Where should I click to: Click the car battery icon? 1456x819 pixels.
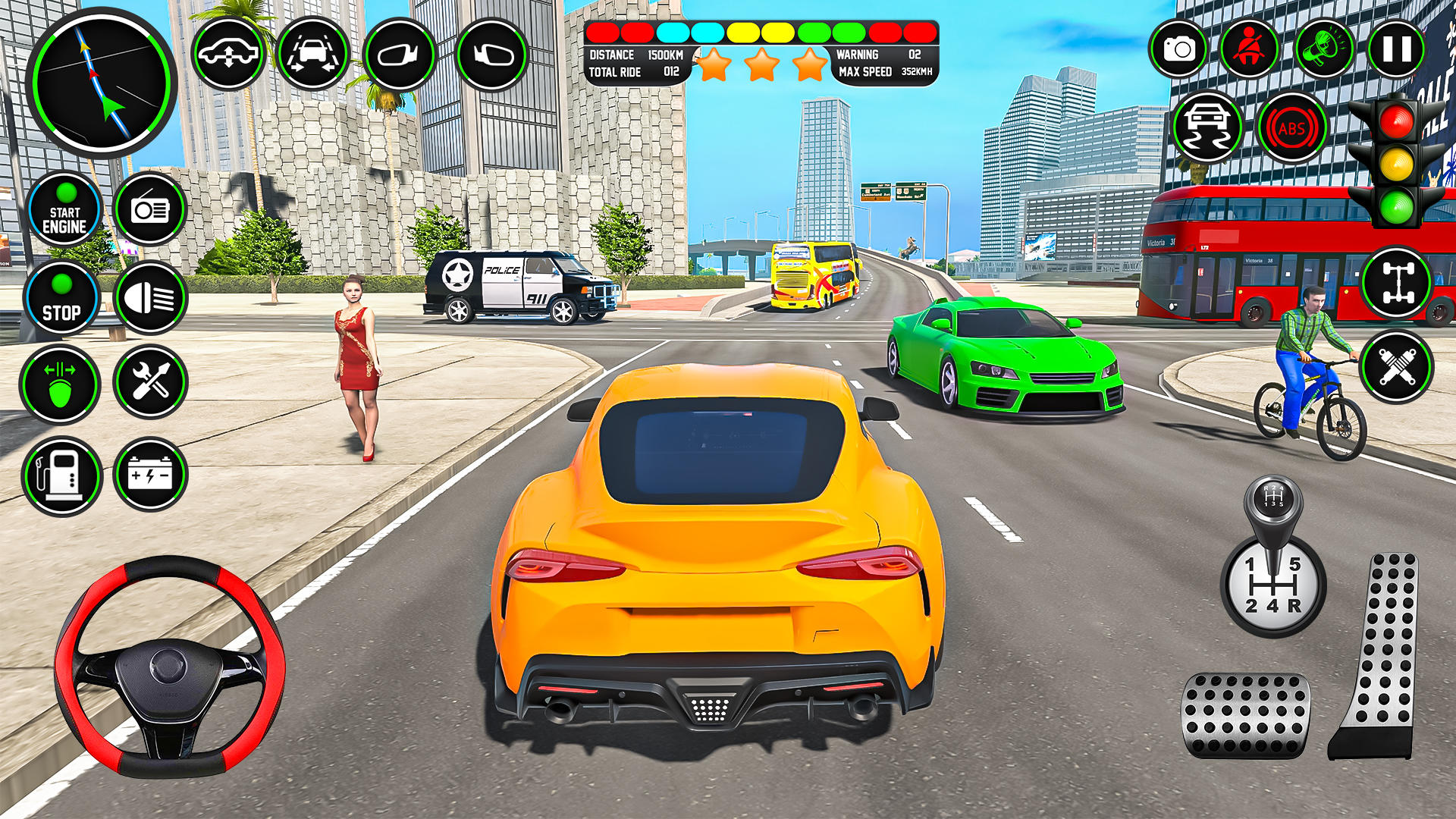(150, 475)
